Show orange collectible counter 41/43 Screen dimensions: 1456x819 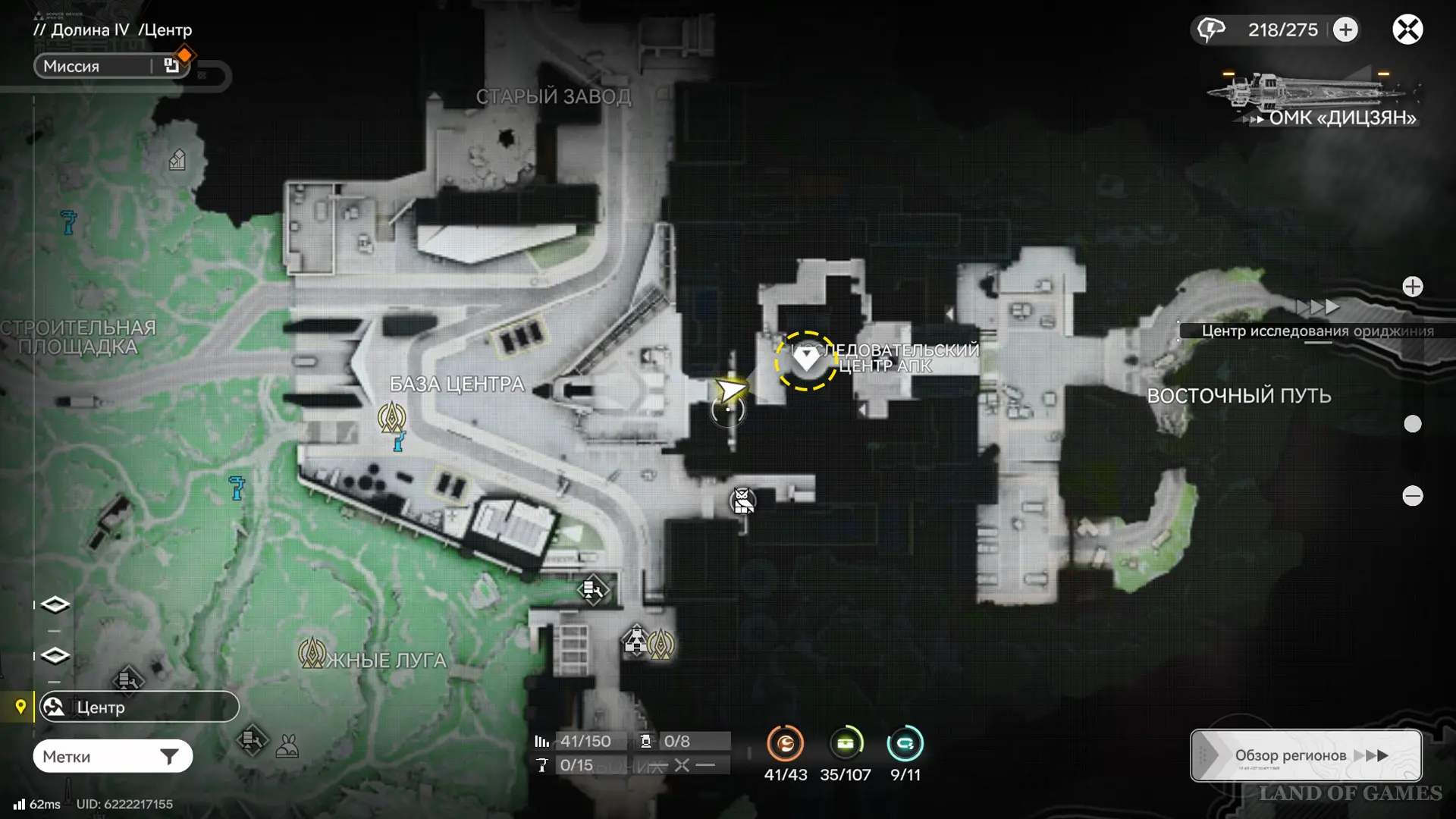click(x=785, y=744)
